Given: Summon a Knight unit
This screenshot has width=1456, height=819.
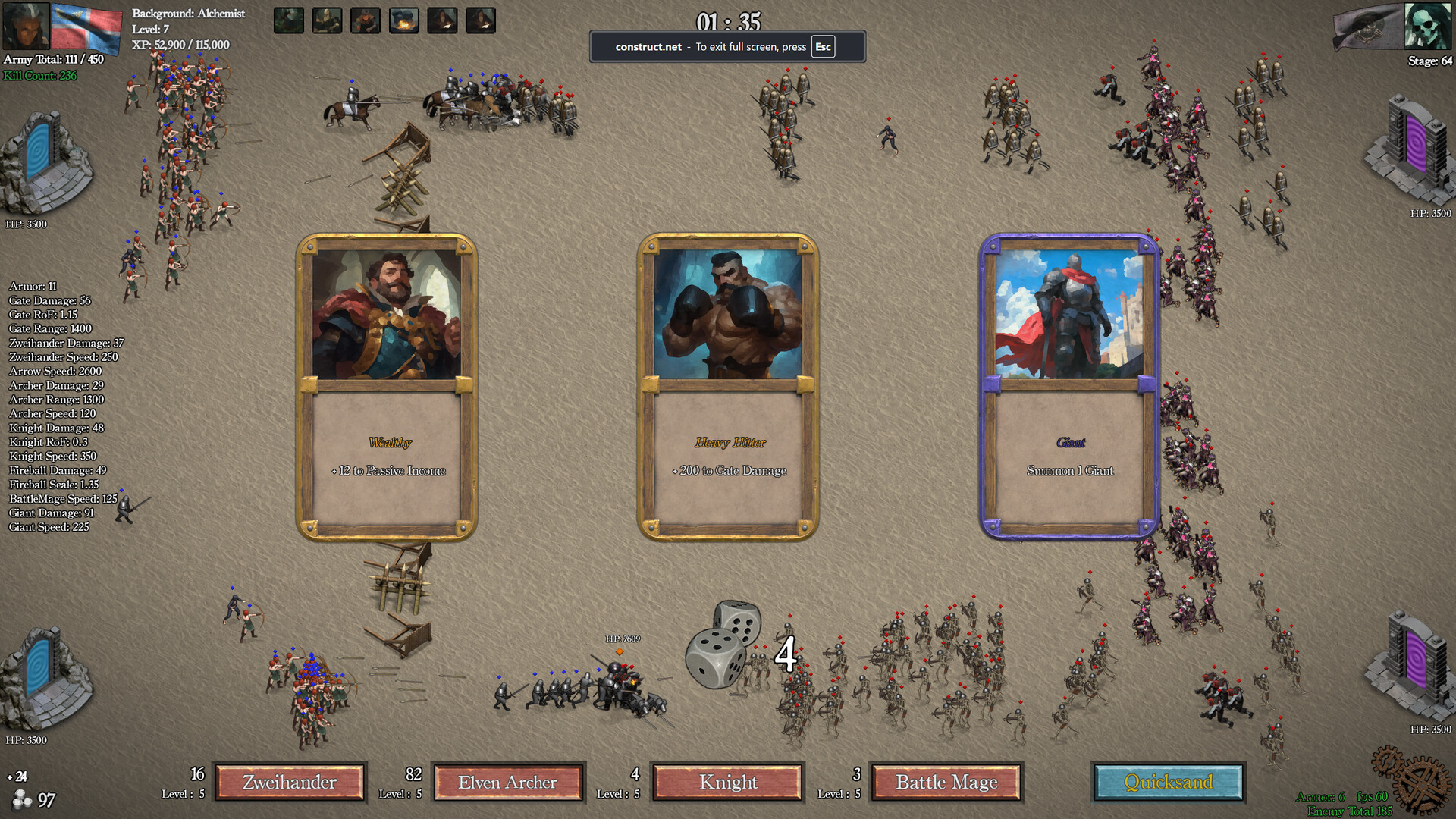Looking at the screenshot, I should pyautogui.click(x=727, y=782).
